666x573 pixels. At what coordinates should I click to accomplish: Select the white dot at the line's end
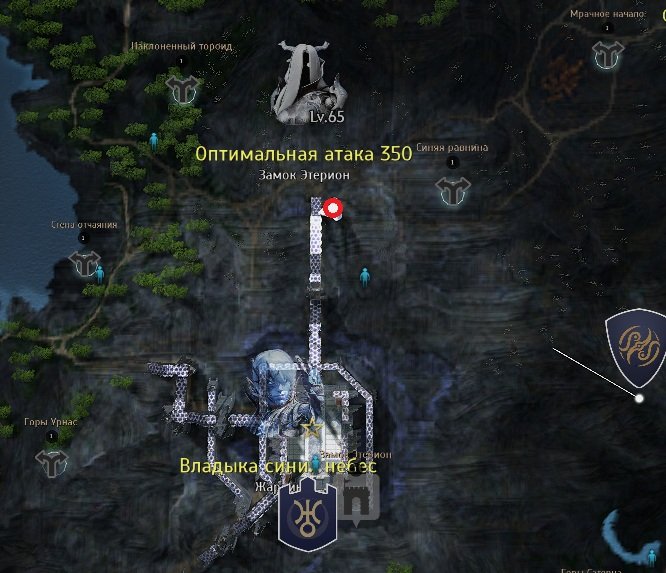coord(640,399)
